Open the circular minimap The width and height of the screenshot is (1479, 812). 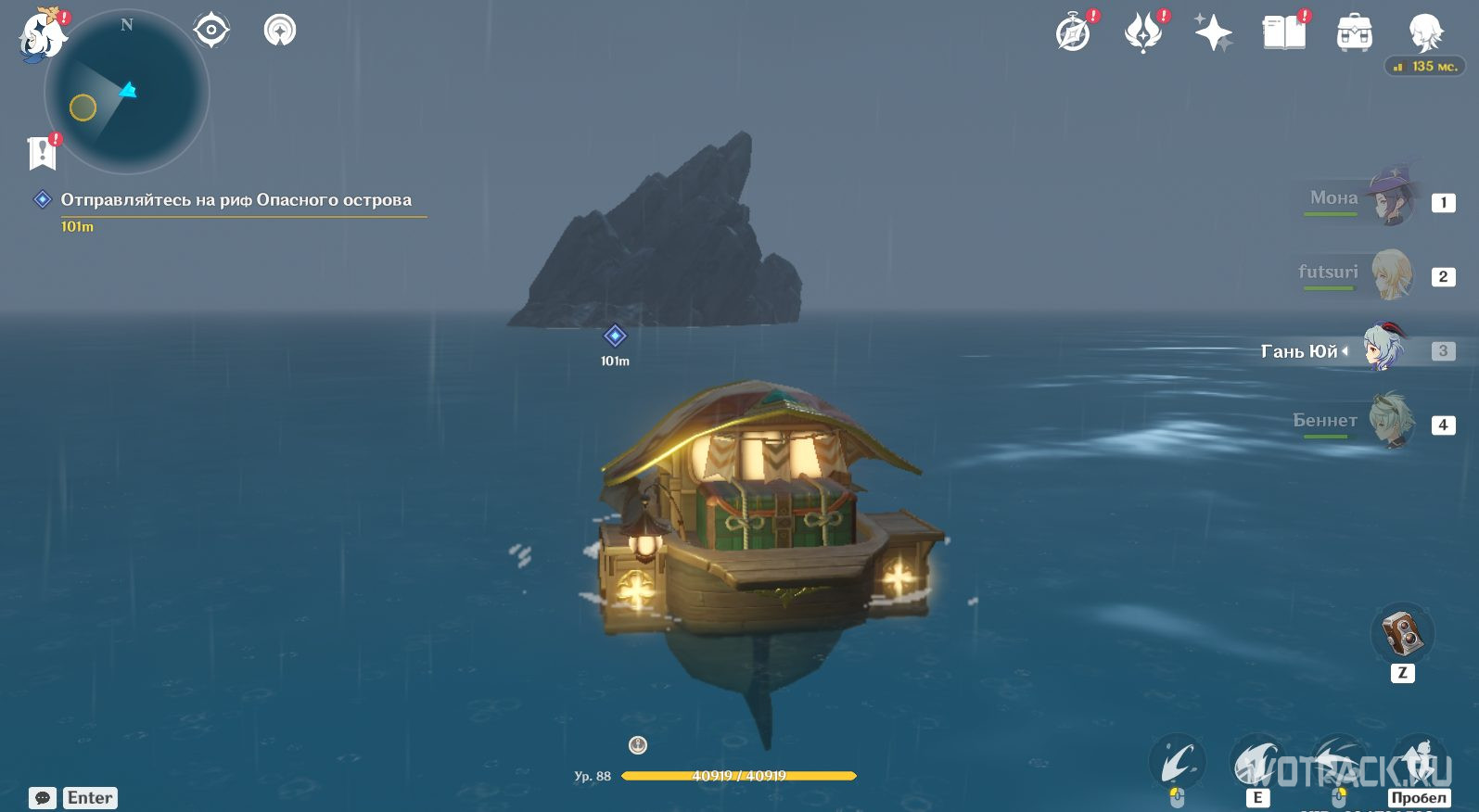click(x=127, y=93)
